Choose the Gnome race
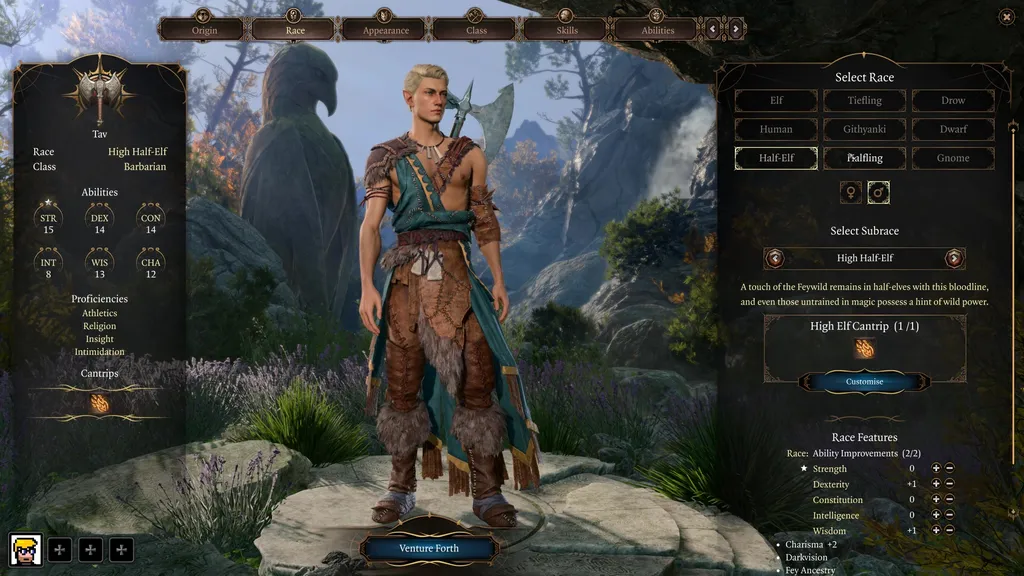Image resolution: width=1024 pixels, height=576 pixels. click(953, 158)
